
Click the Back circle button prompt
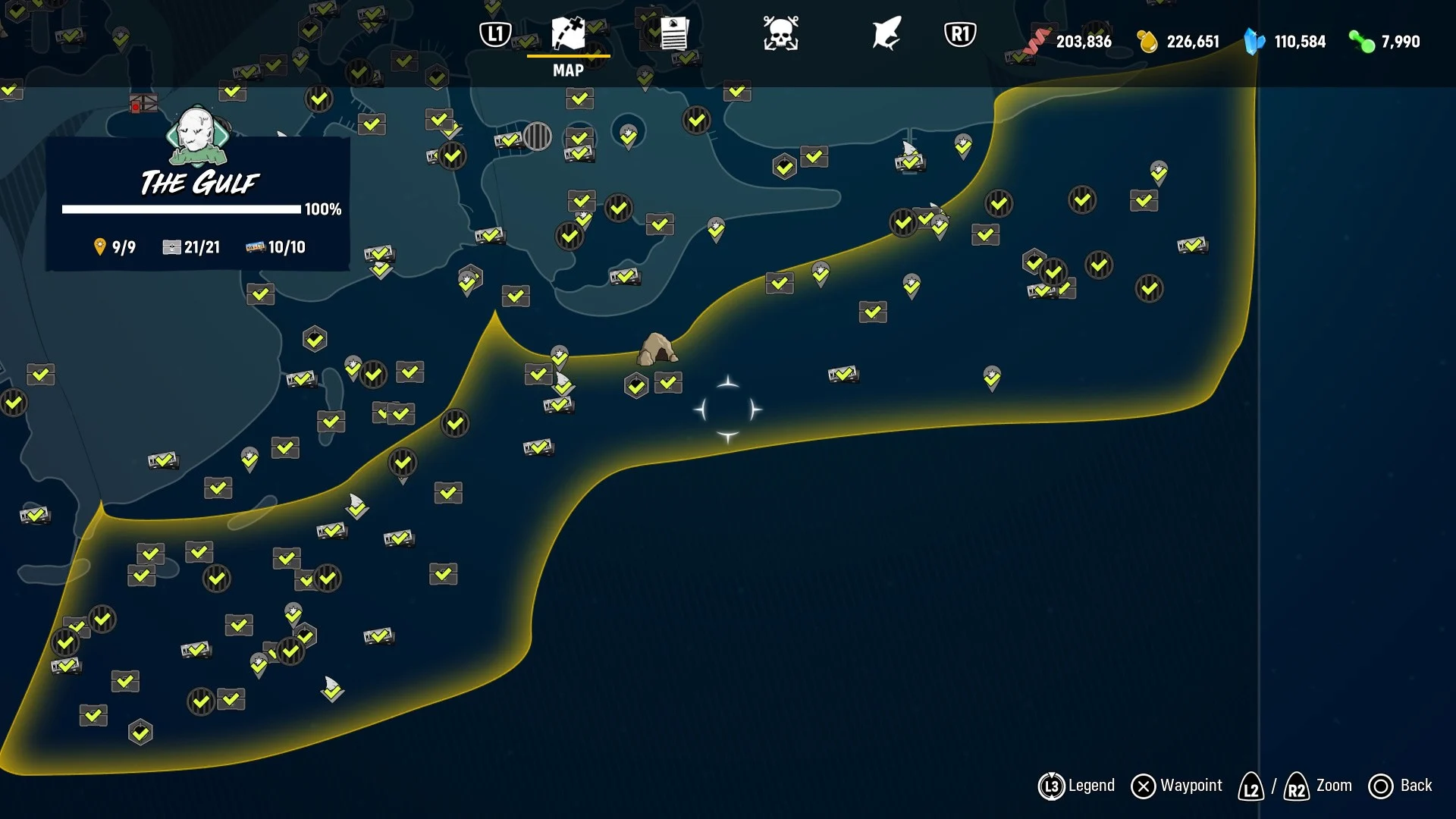tap(1382, 786)
